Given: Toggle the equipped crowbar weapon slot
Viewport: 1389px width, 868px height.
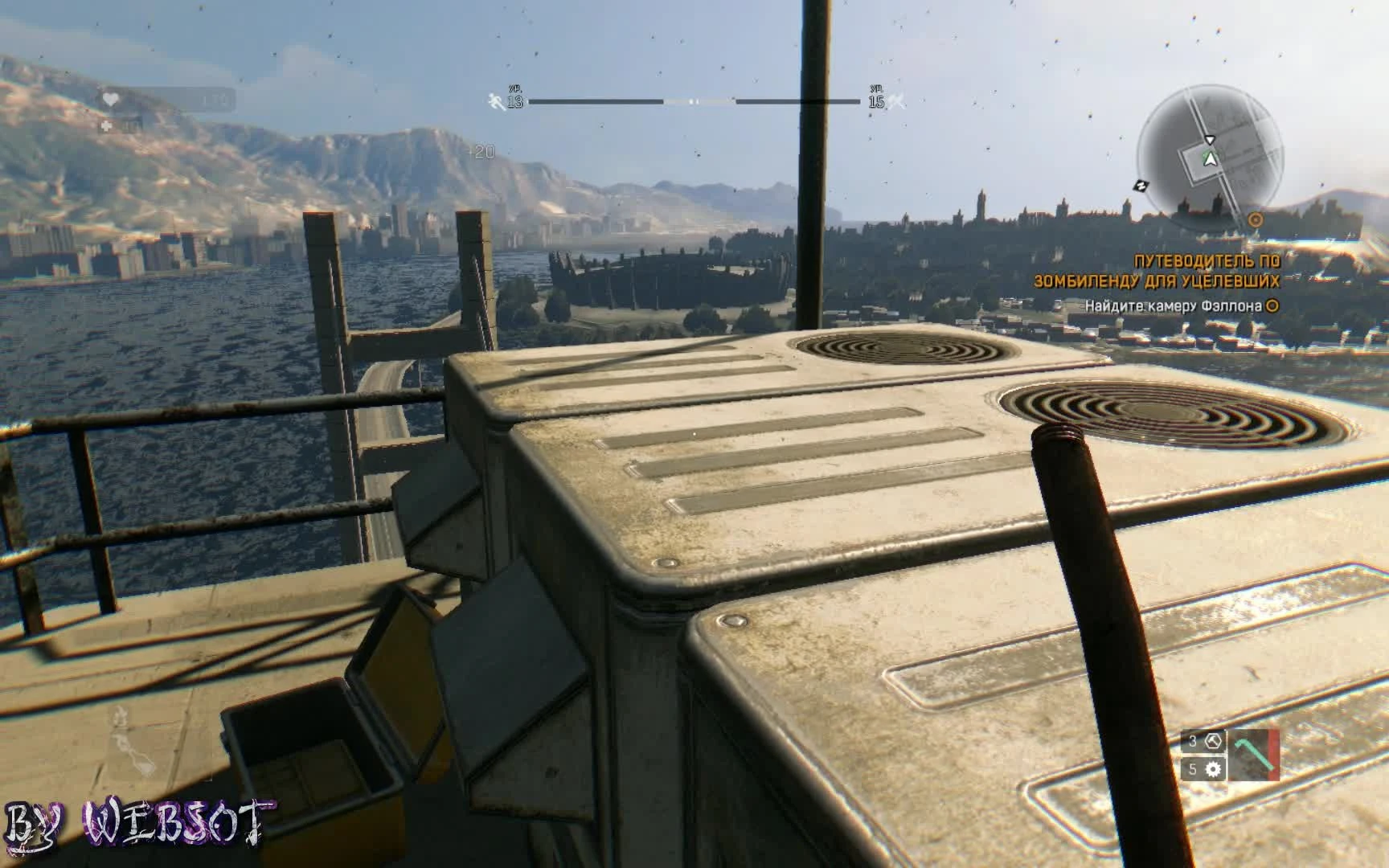Looking at the screenshot, I should (1254, 755).
